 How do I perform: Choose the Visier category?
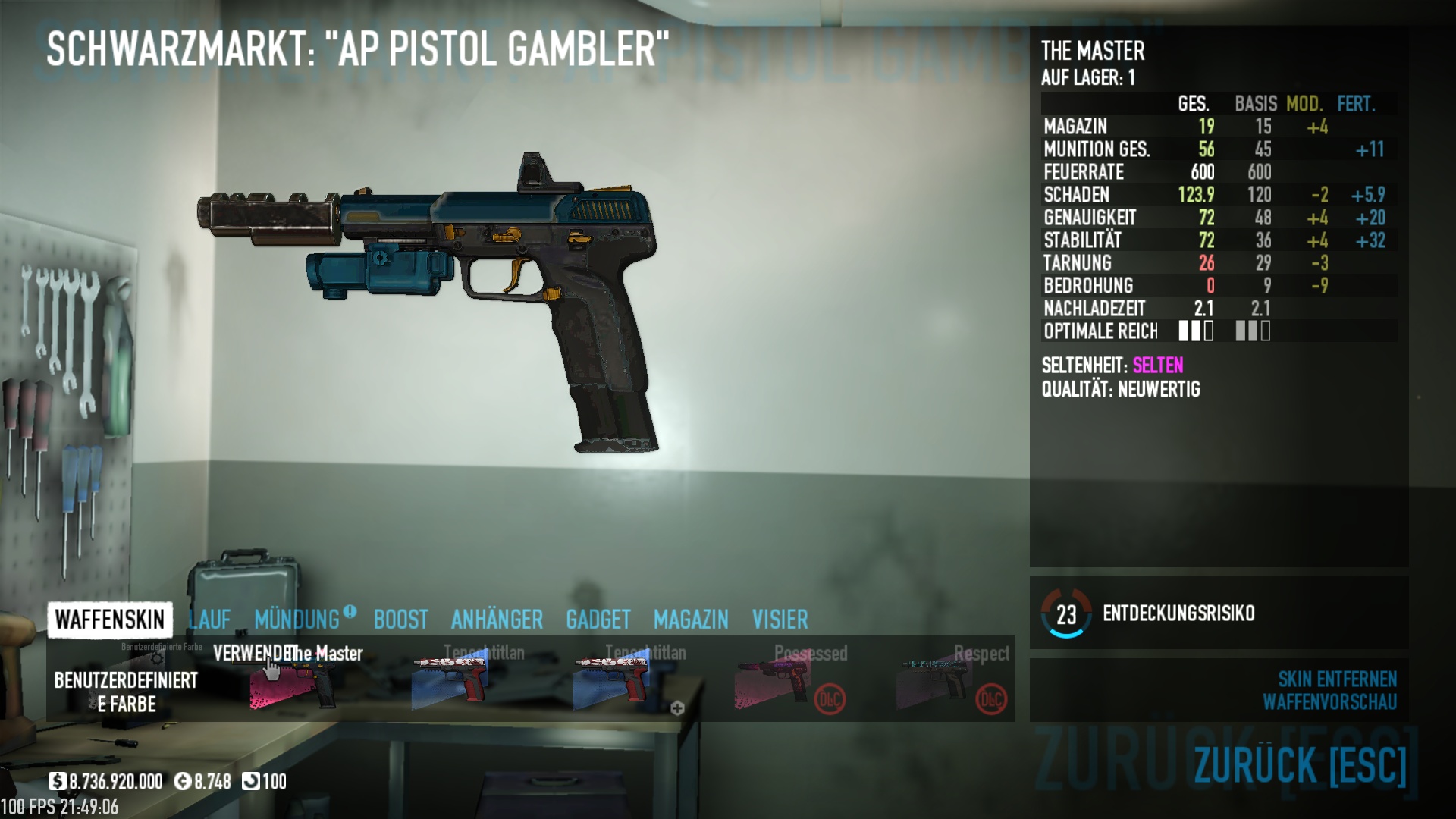click(780, 620)
